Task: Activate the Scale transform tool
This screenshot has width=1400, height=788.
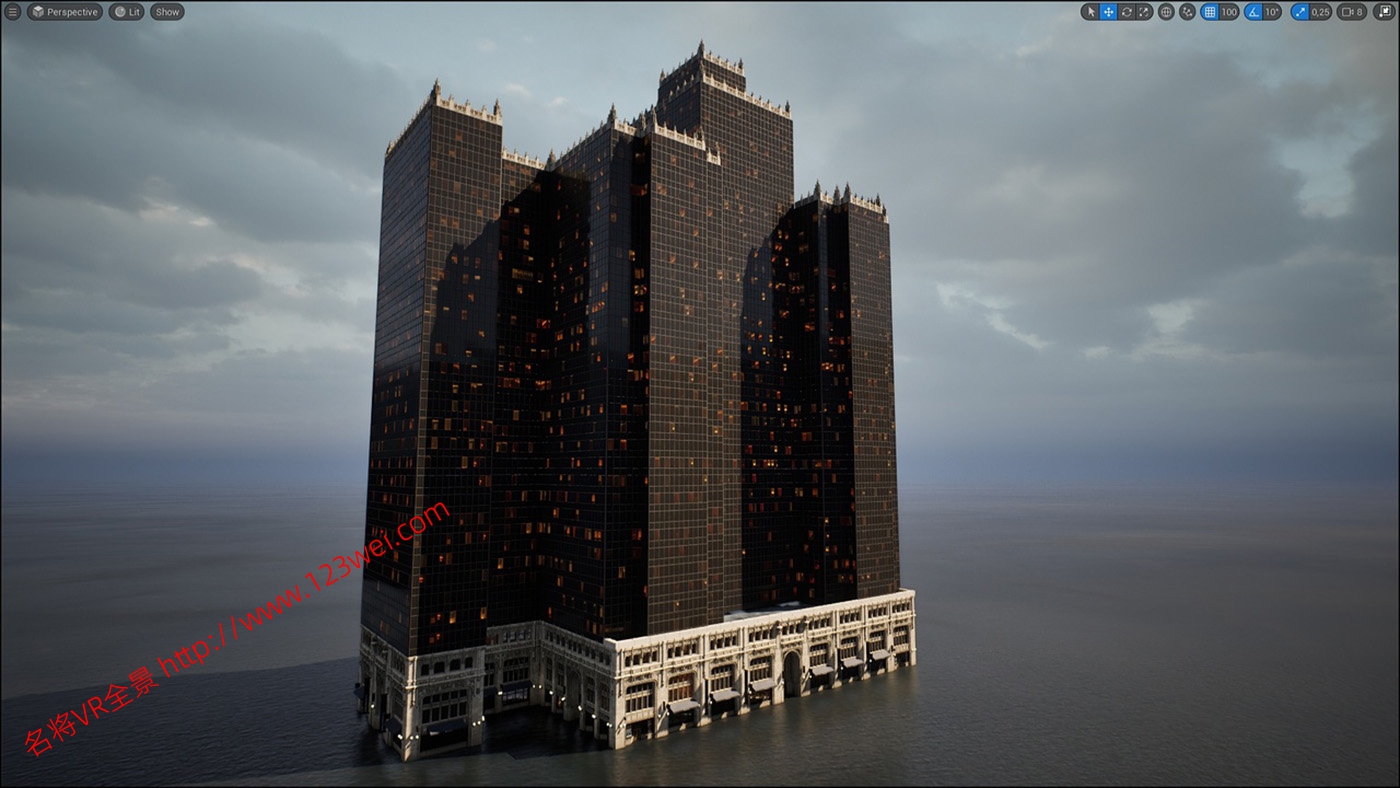Action: (x=1145, y=11)
